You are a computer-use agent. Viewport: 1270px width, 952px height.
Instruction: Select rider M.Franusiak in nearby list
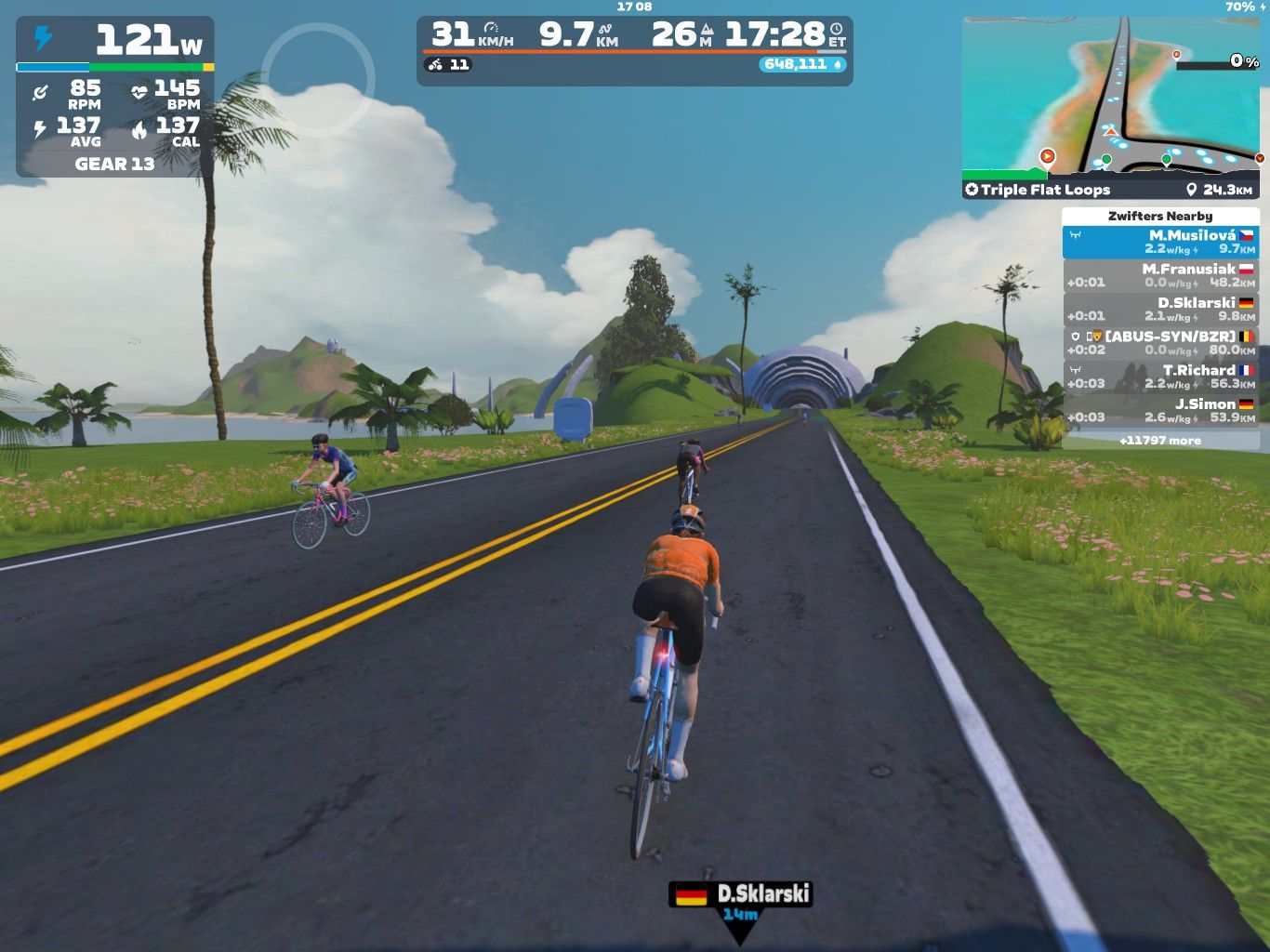click(x=1160, y=276)
